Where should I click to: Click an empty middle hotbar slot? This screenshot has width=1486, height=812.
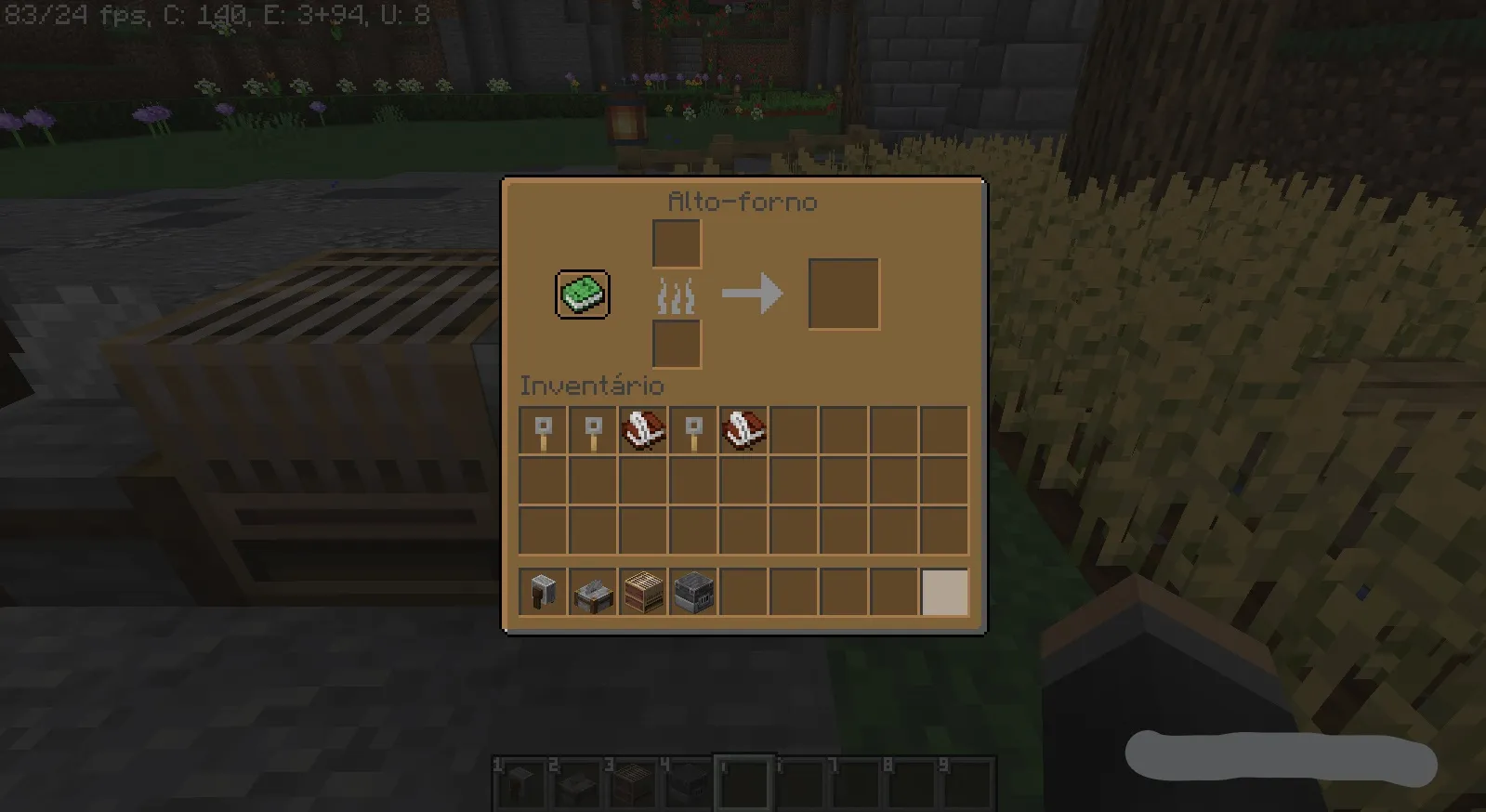click(x=794, y=592)
